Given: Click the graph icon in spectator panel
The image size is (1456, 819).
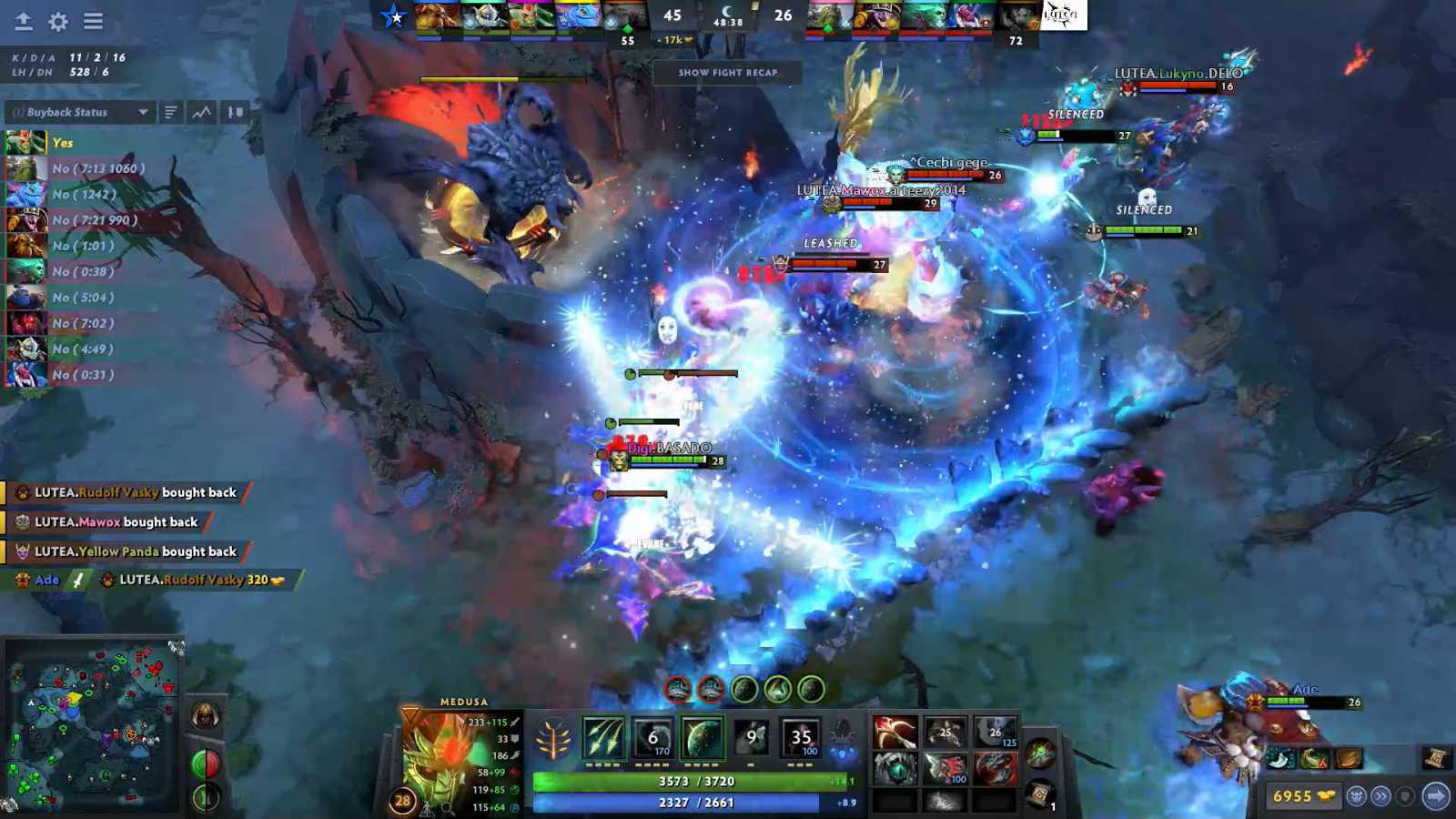Looking at the screenshot, I should [202, 112].
